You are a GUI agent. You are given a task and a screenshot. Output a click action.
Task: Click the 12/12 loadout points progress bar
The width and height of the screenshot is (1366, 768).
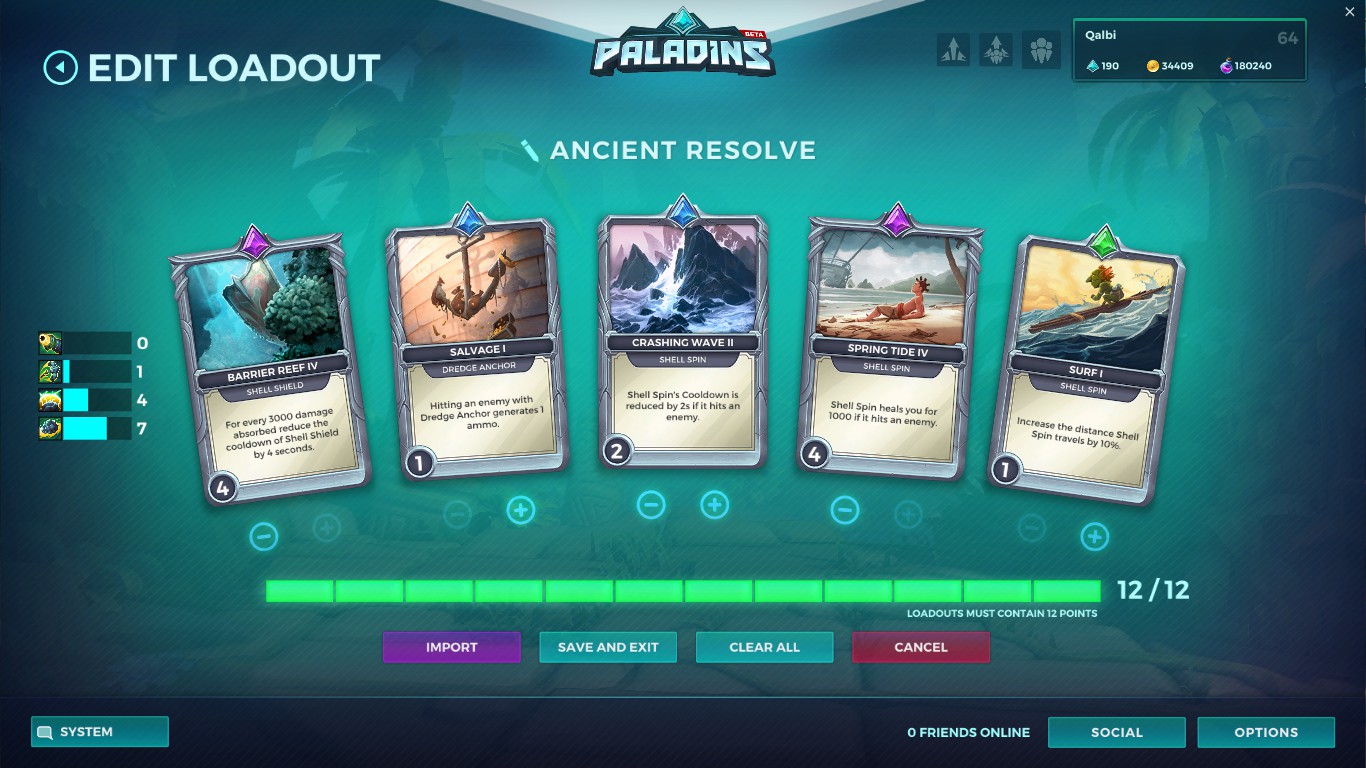687,591
